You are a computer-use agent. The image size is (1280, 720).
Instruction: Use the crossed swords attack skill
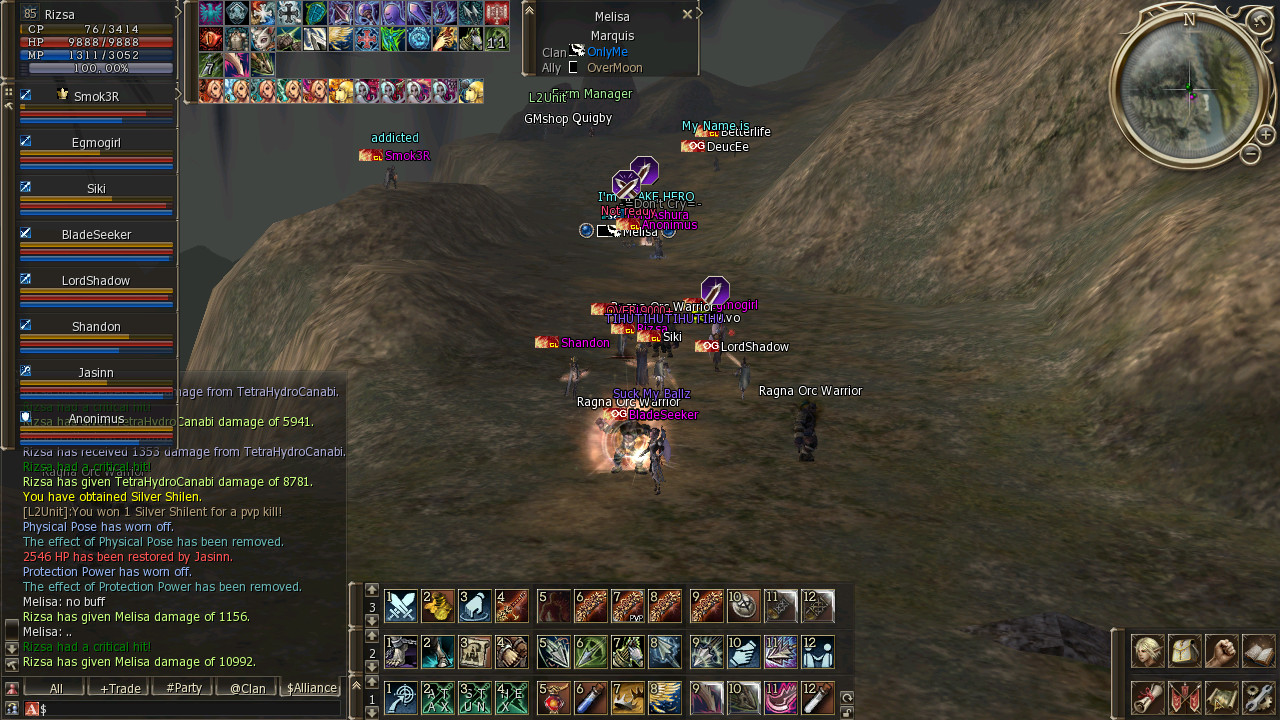point(401,606)
